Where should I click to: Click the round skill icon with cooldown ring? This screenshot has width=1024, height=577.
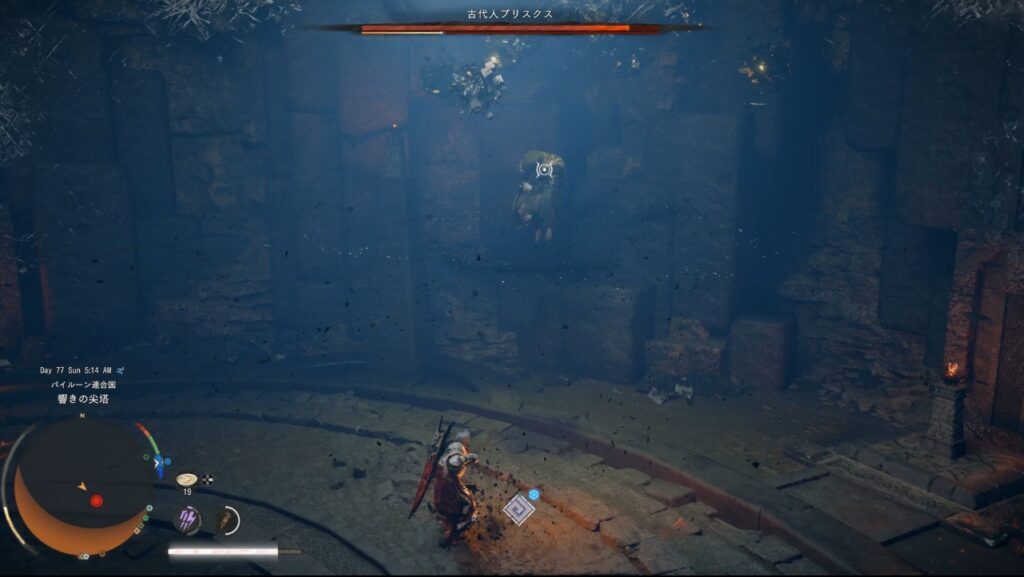pyautogui.click(x=226, y=518)
